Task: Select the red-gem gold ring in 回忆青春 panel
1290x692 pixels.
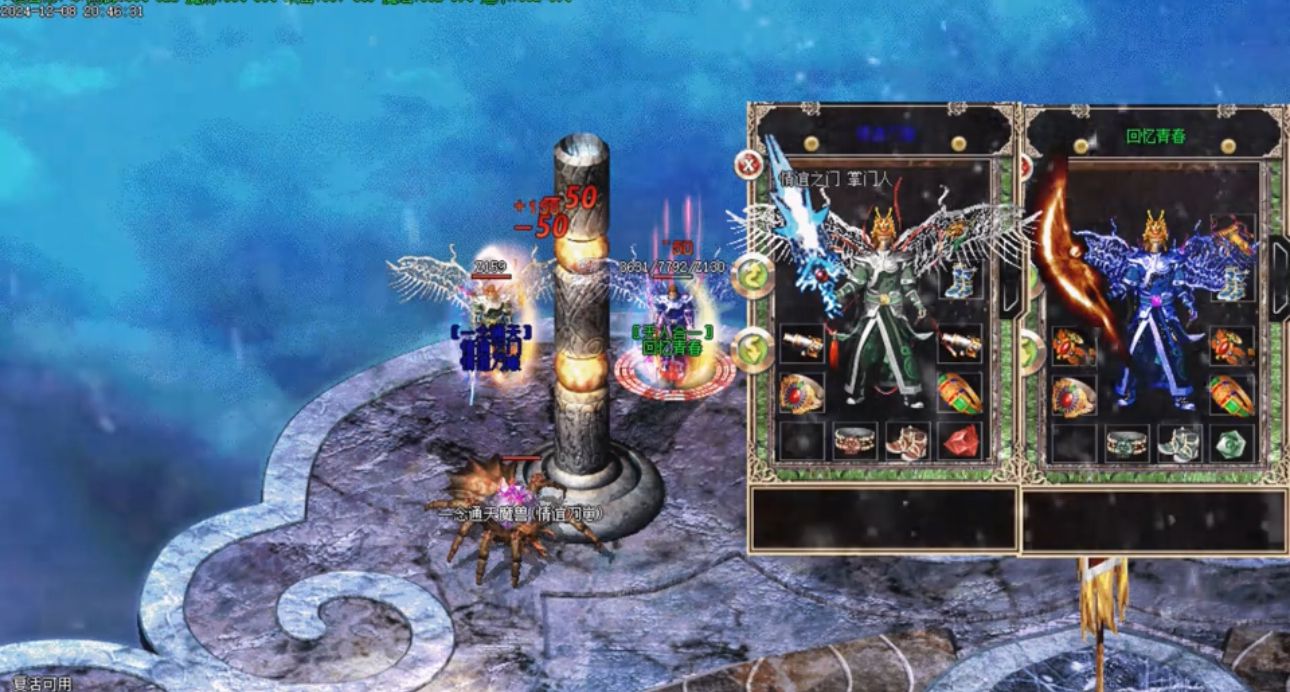Action: 1073,396
